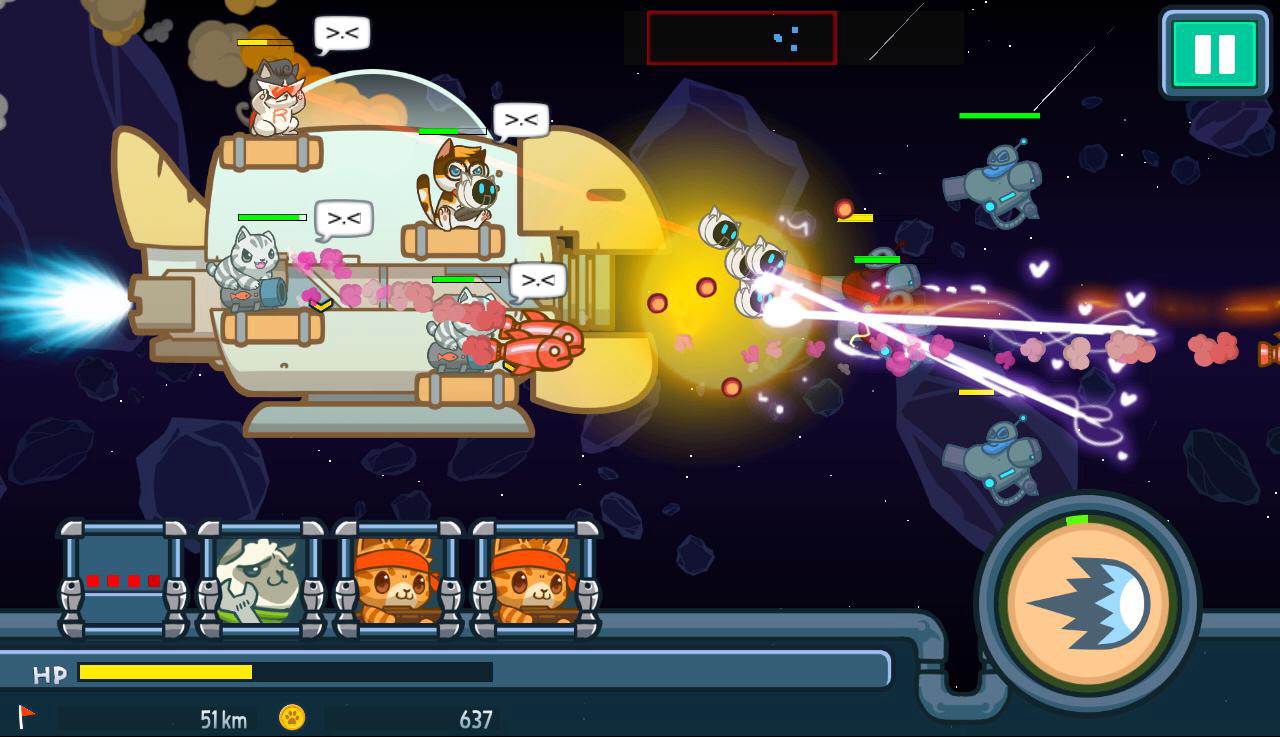Click the crew slot showing red dashes

point(123,580)
